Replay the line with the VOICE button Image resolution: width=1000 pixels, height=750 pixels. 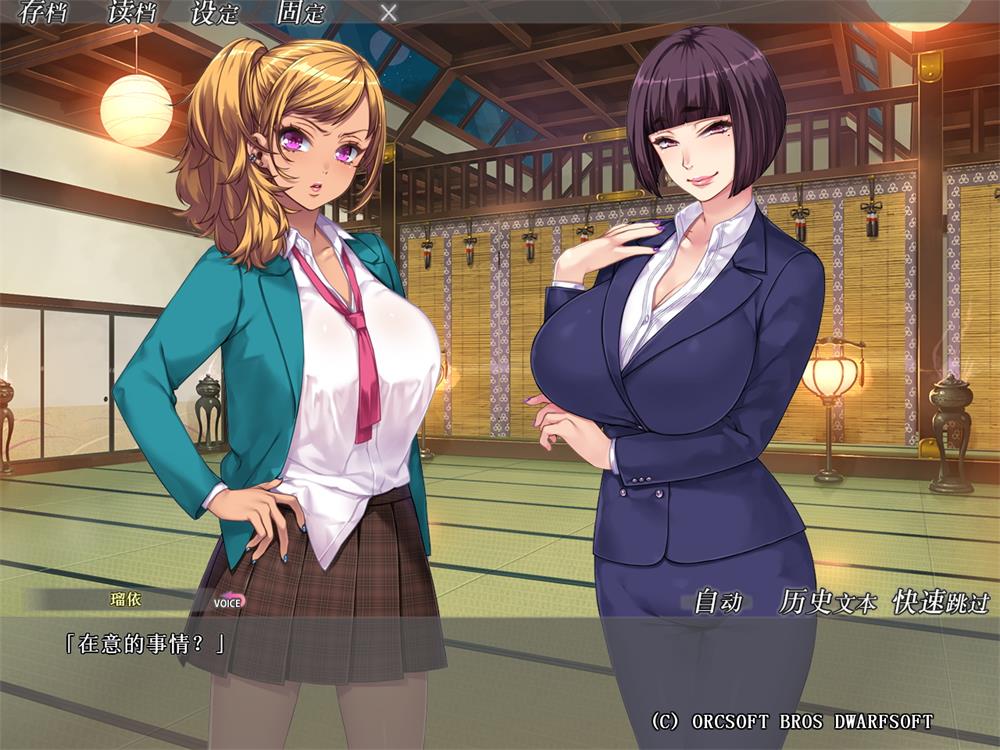[228, 602]
